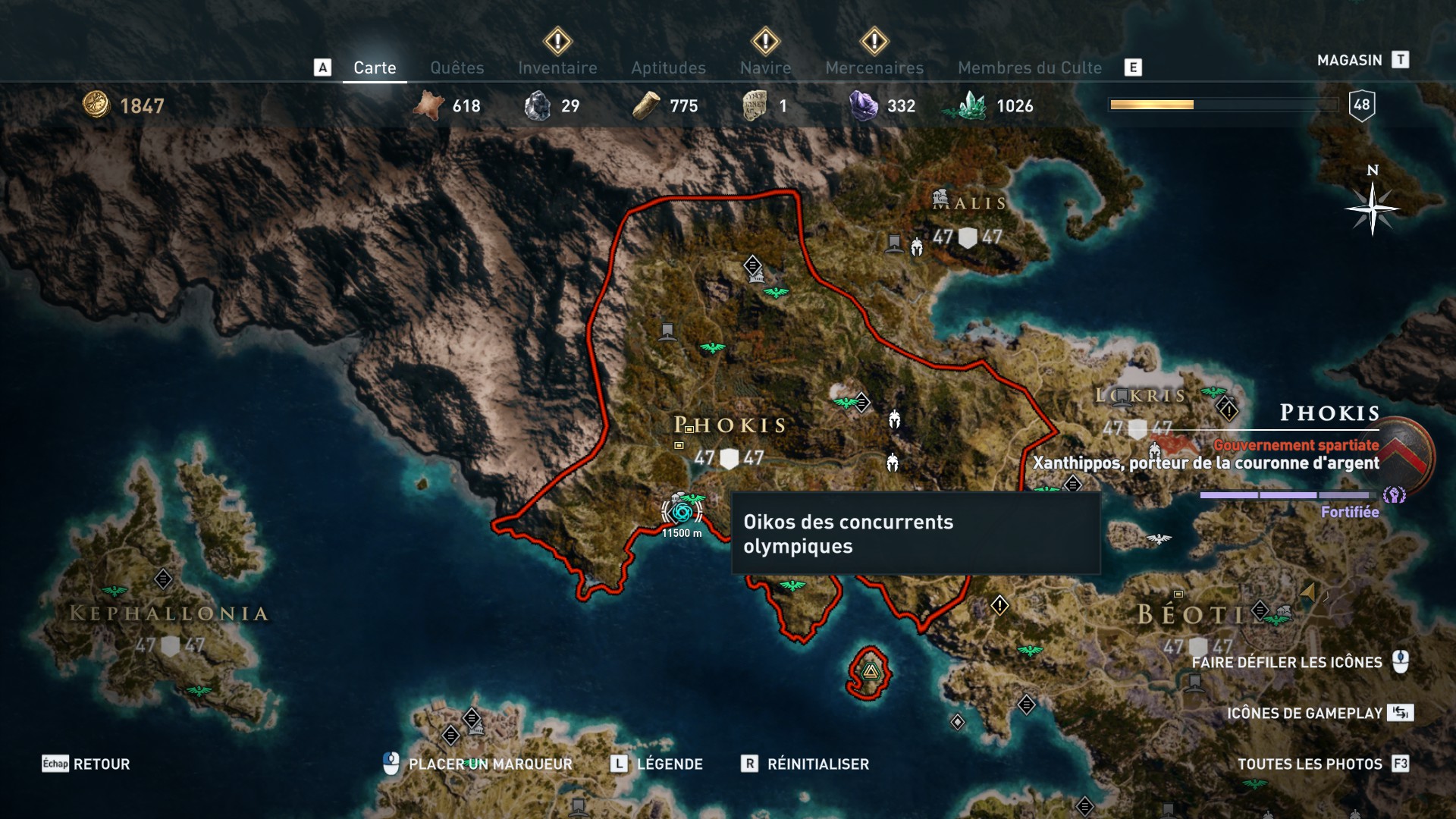
Task: Click the Malis region label
Action: coord(969,203)
